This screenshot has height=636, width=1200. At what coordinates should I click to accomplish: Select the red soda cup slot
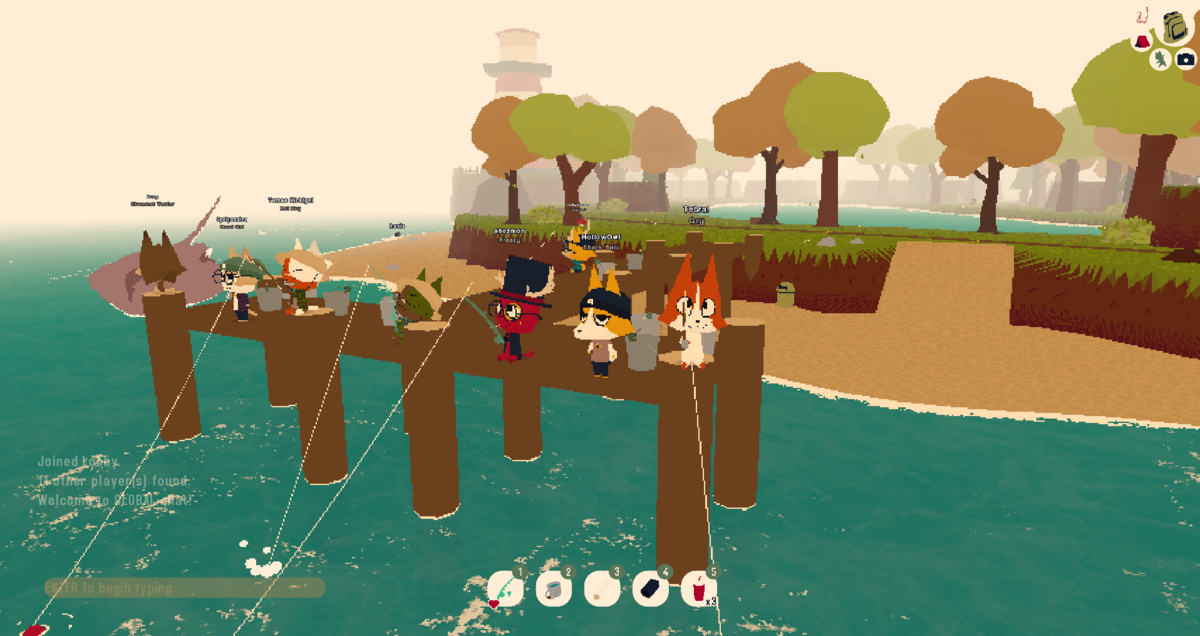pyautogui.click(x=699, y=589)
